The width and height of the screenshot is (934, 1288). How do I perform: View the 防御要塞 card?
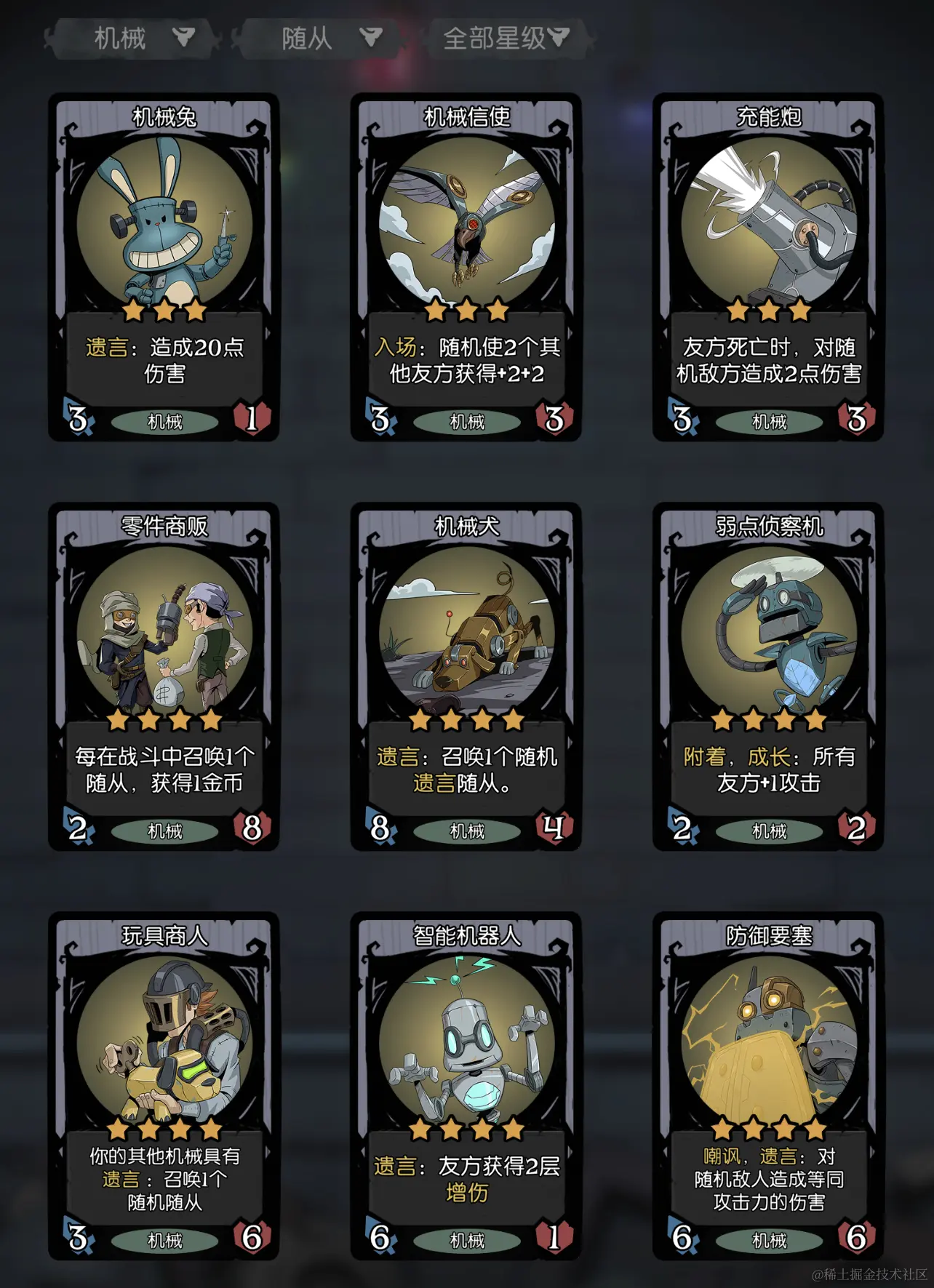768,1086
